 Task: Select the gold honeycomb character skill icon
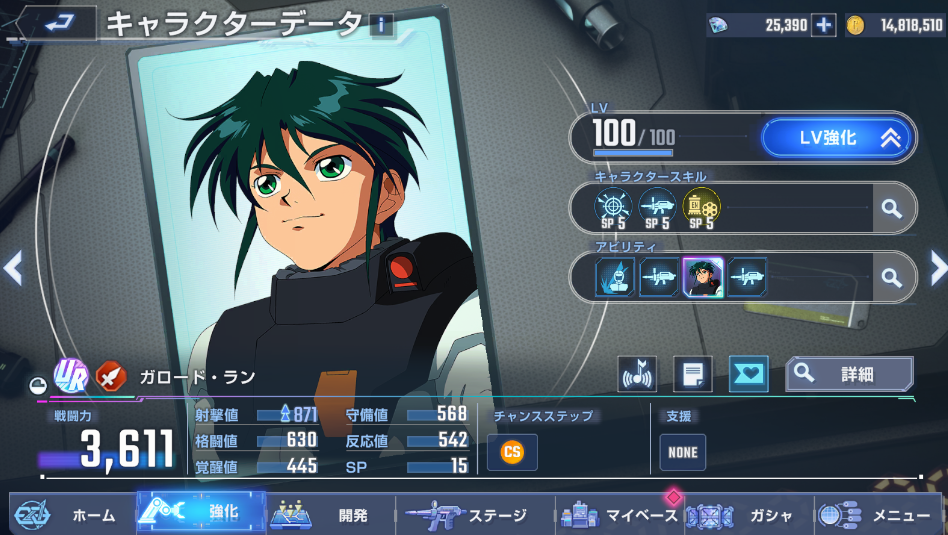[700, 206]
